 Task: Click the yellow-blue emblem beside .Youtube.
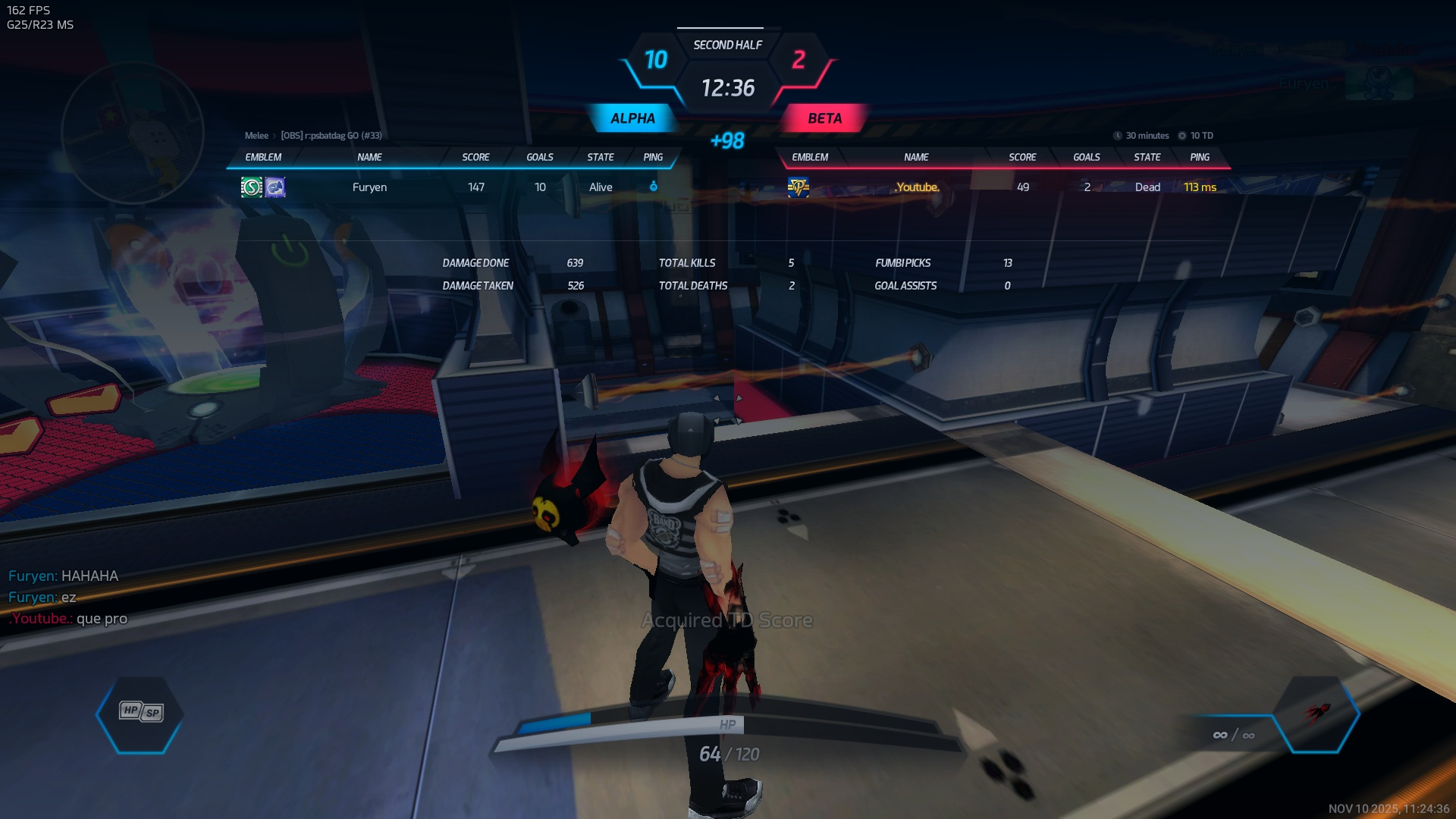coord(798,187)
